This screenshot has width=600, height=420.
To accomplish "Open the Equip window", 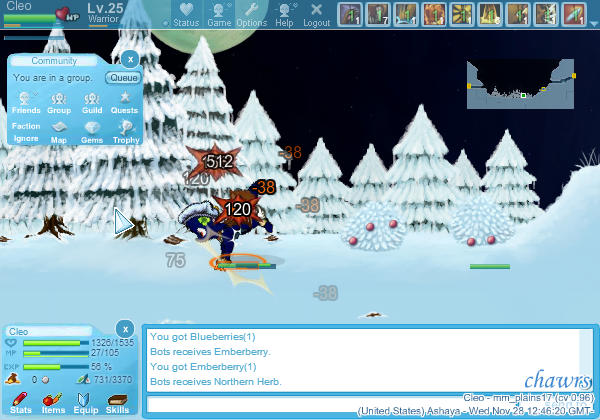I will tap(85, 402).
